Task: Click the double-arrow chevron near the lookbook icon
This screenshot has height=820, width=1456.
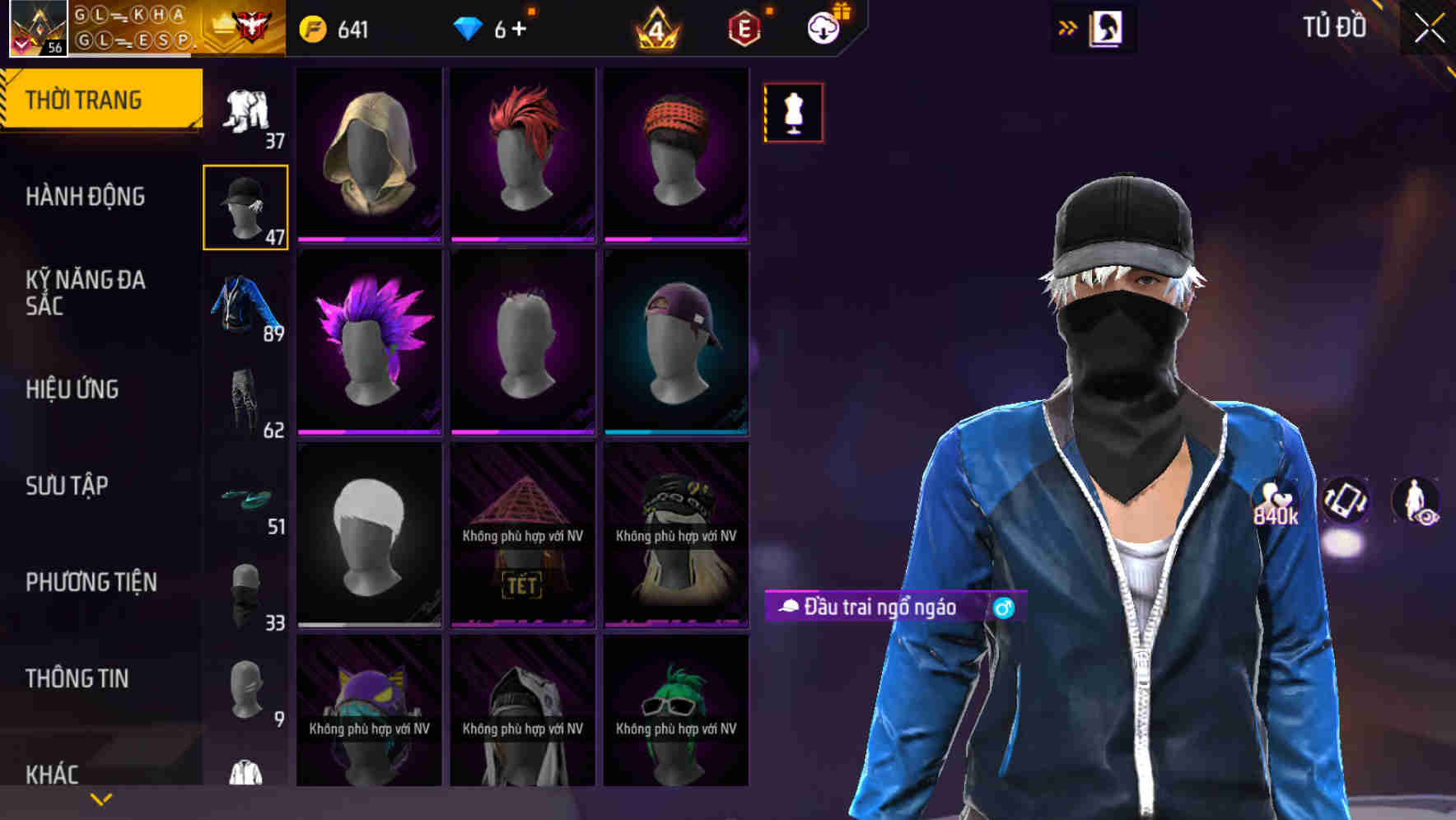Action: pos(1068,27)
